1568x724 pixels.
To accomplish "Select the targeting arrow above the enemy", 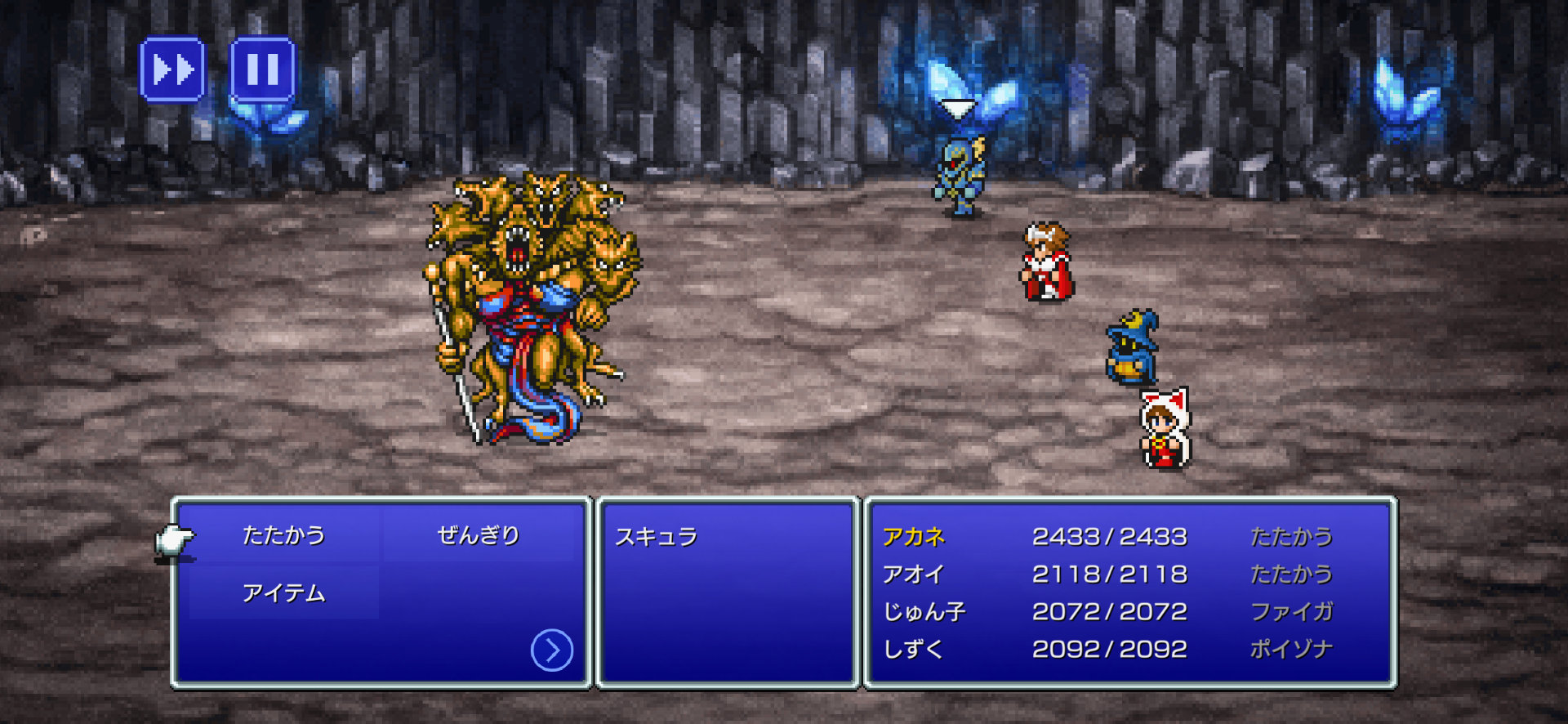I will (x=957, y=107).
